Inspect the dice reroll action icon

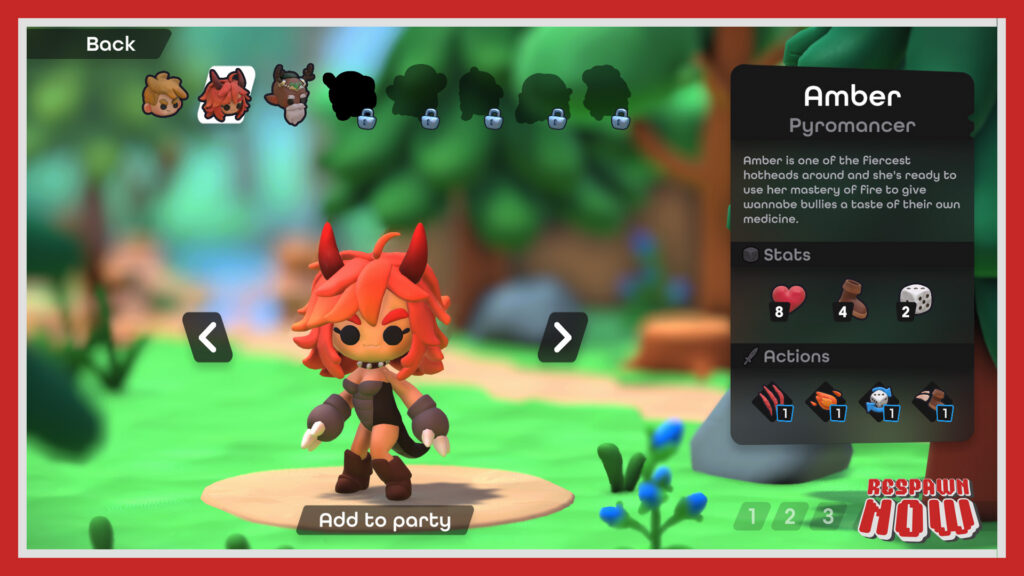(x=876, y=402)
